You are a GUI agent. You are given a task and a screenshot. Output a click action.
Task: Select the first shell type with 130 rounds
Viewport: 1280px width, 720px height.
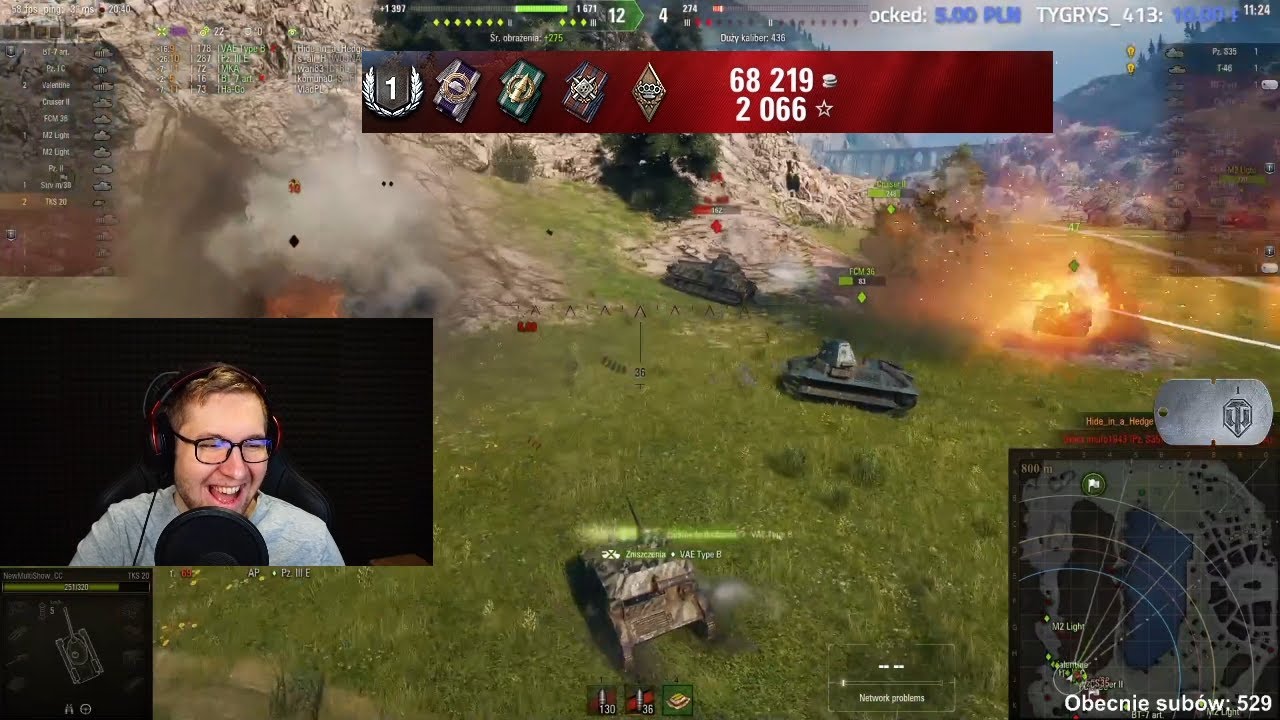602,701
